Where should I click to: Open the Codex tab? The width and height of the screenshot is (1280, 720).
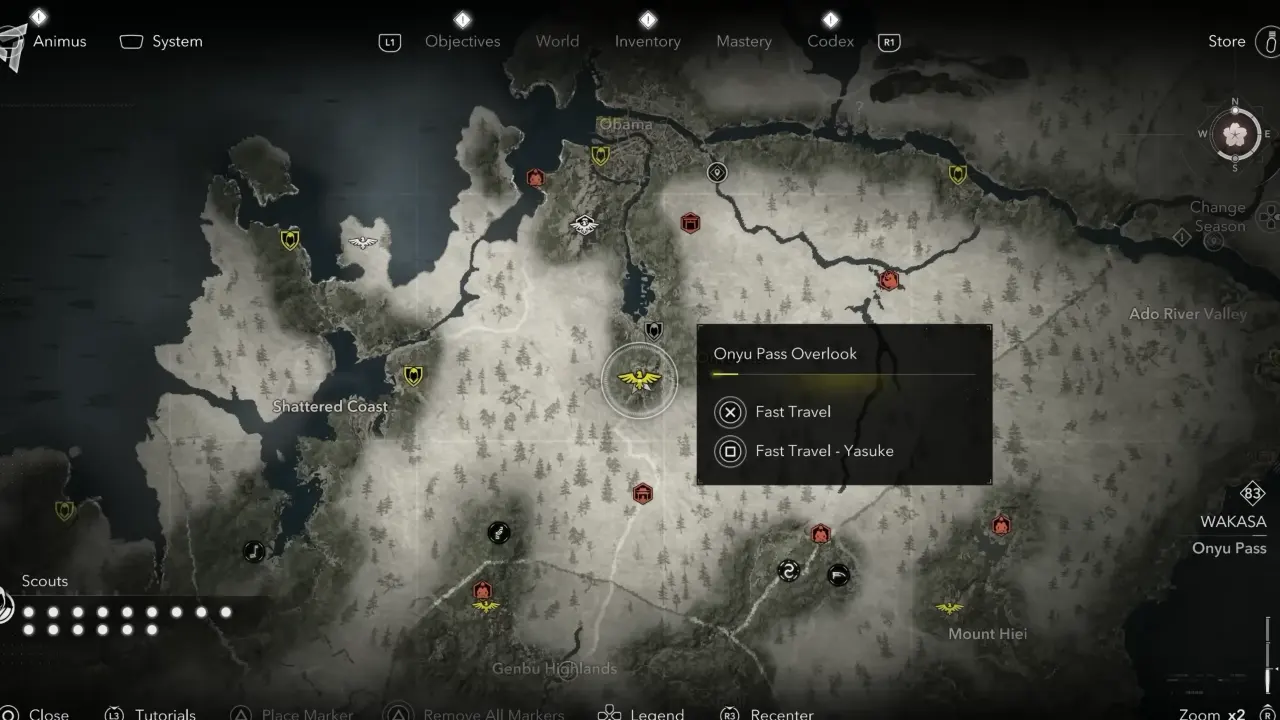pos(830,41)
